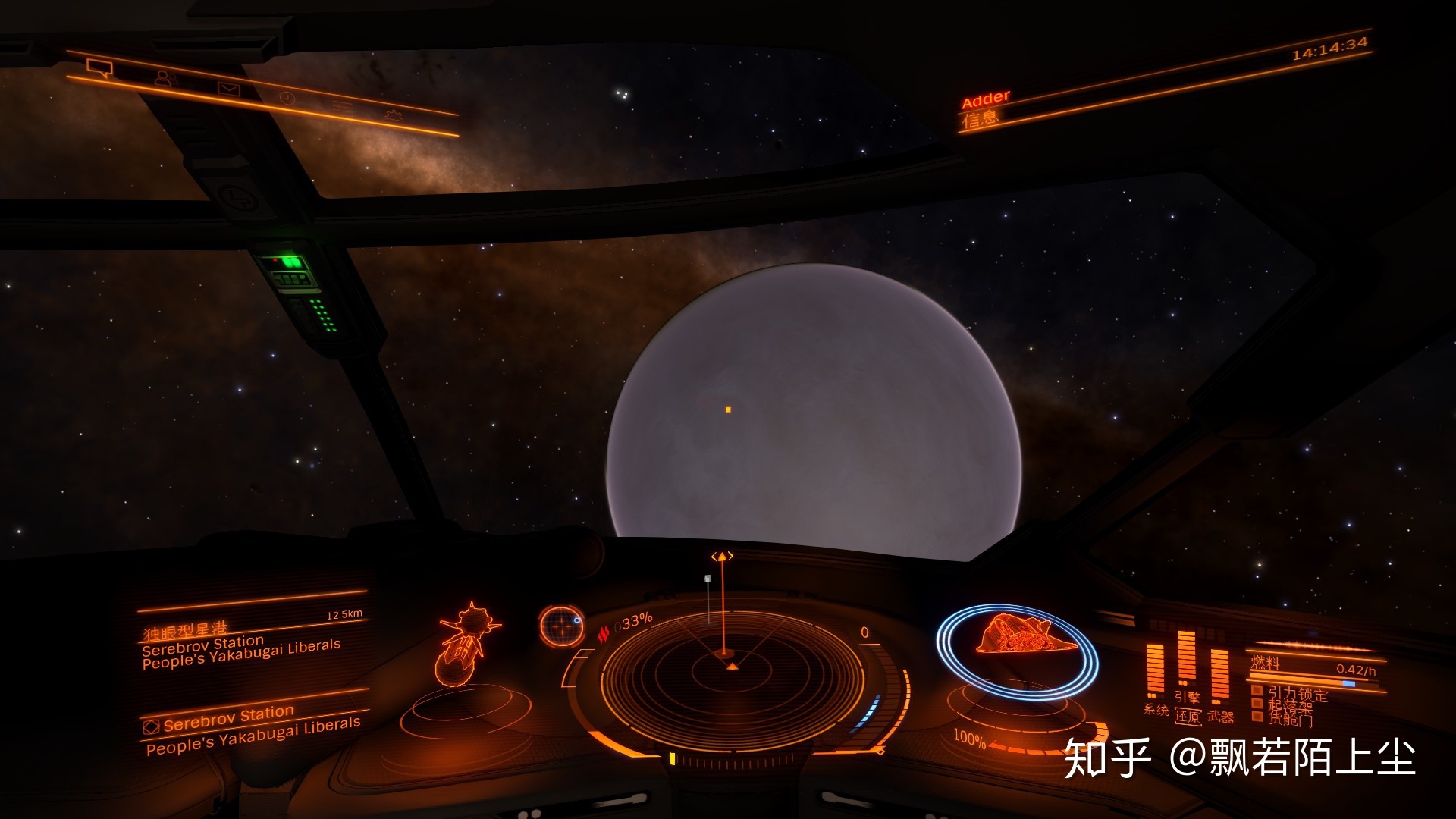The width and height of the screenshot is (1456, 819).
Task: Select the list-lines tab in comms panel
Action: click(341, 107)
